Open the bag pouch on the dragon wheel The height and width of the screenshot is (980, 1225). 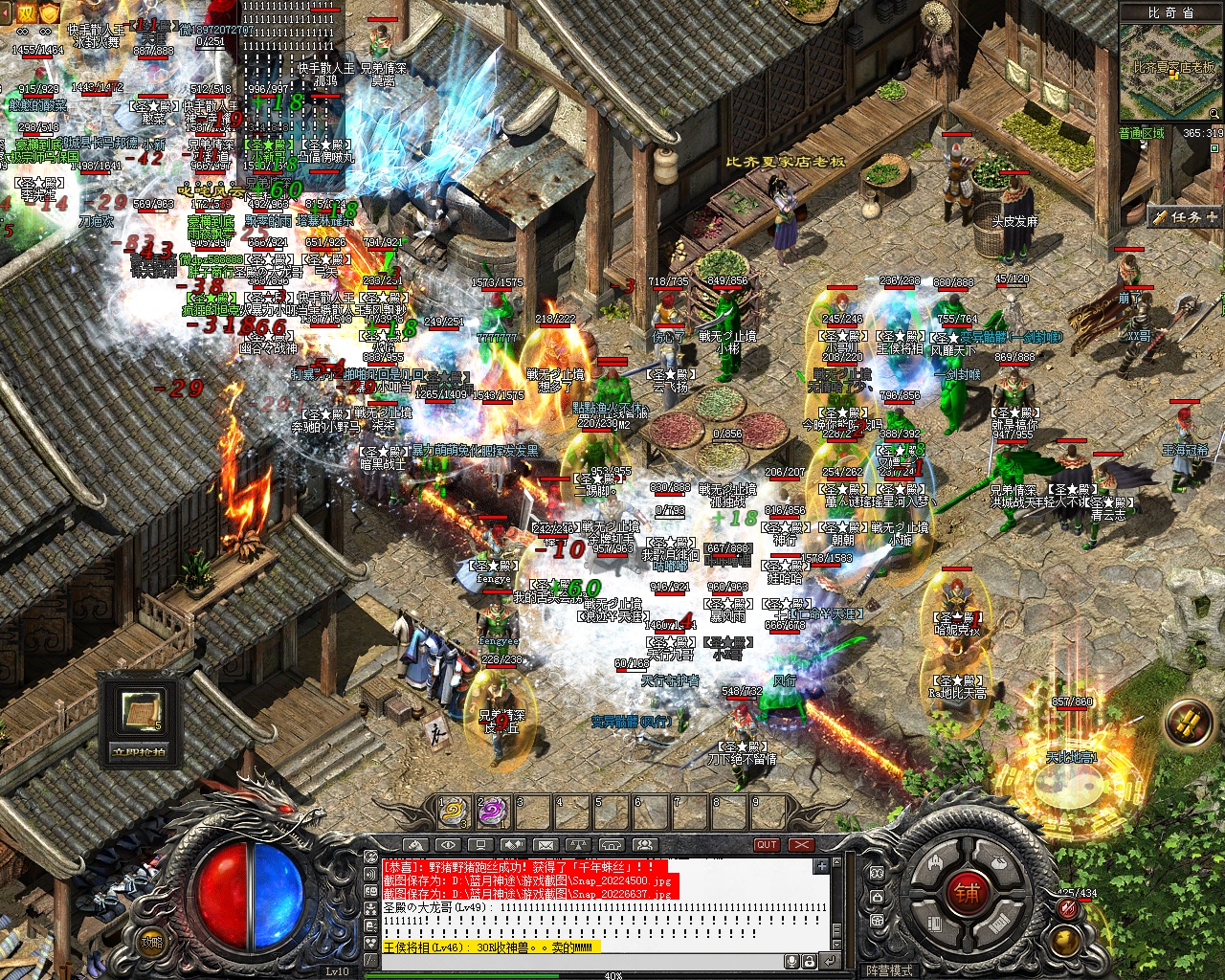[x=999, y=860]
